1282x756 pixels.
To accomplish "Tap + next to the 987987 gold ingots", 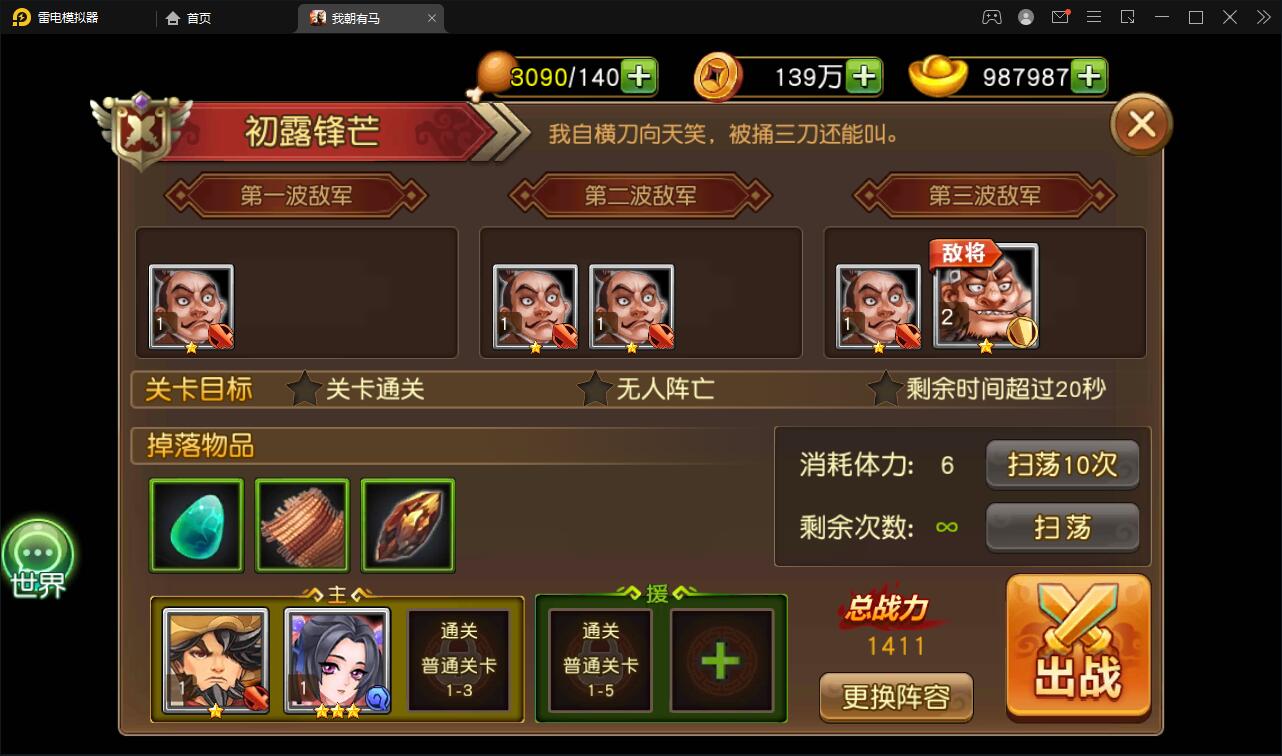I will 1089,75.
